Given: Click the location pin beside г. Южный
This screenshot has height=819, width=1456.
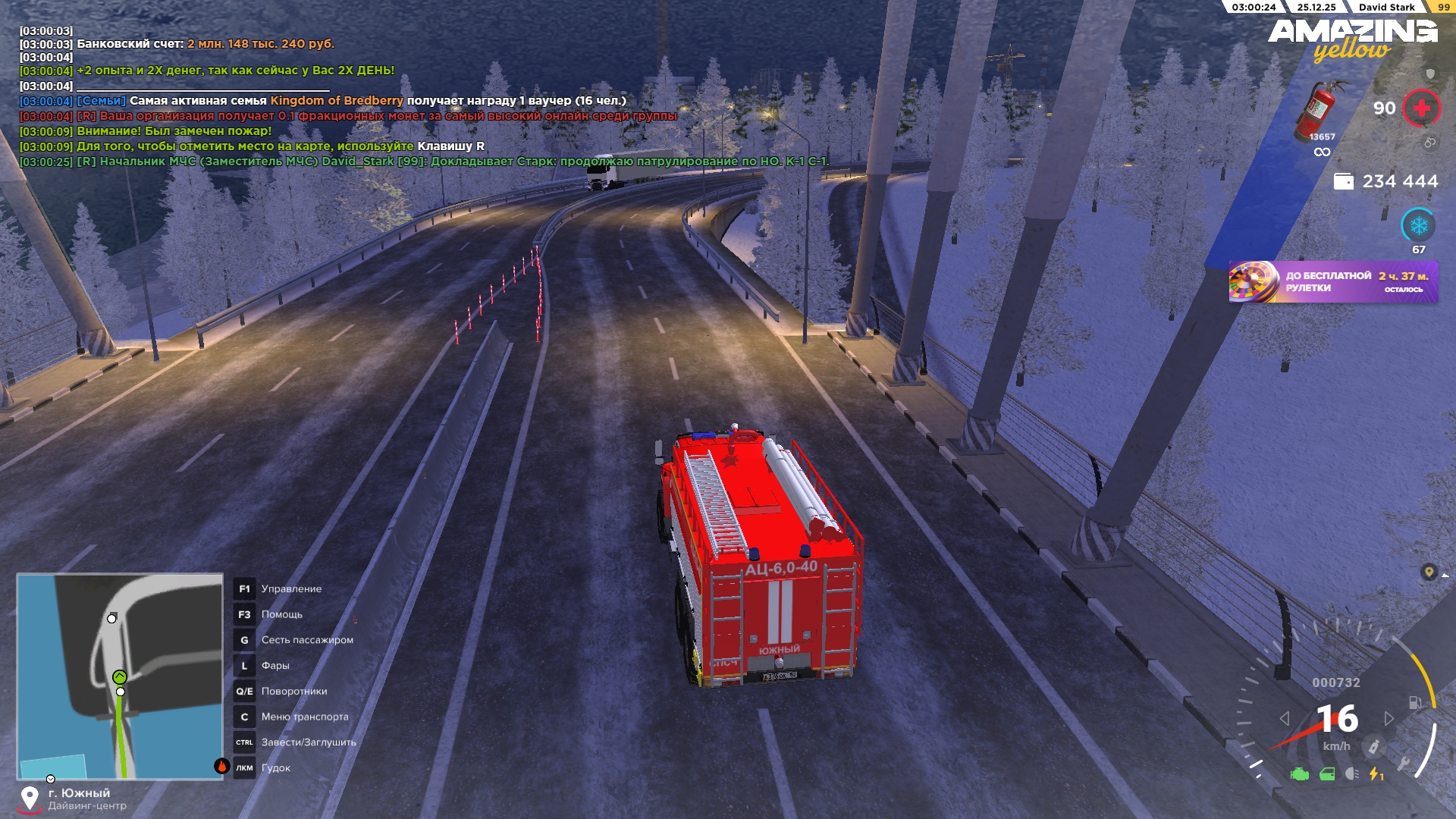Looking at the screenshot, I should pyautogui.click(x=30, y=798).
